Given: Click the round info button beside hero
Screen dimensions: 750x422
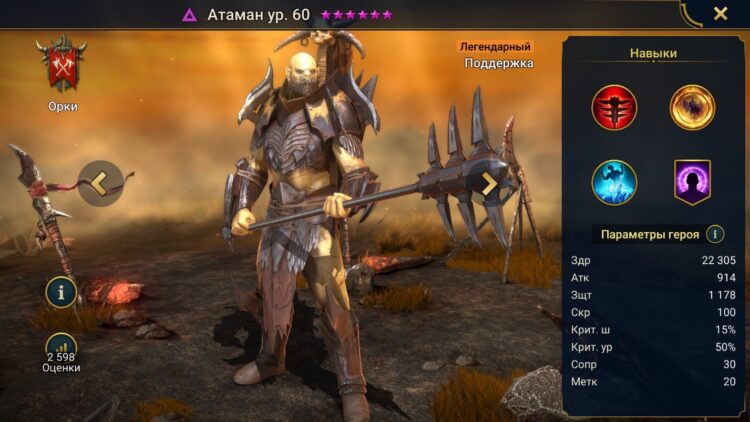Looking at the screenshot, I should click(61, 292).
